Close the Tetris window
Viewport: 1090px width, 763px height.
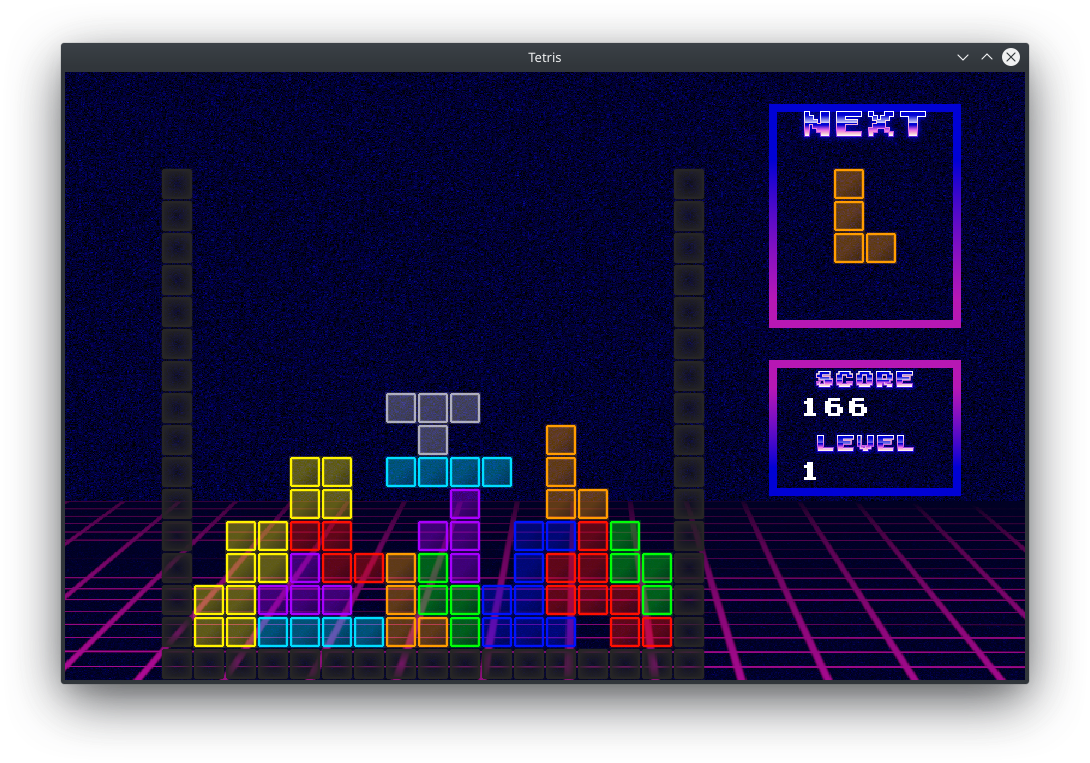[1011, 57]
